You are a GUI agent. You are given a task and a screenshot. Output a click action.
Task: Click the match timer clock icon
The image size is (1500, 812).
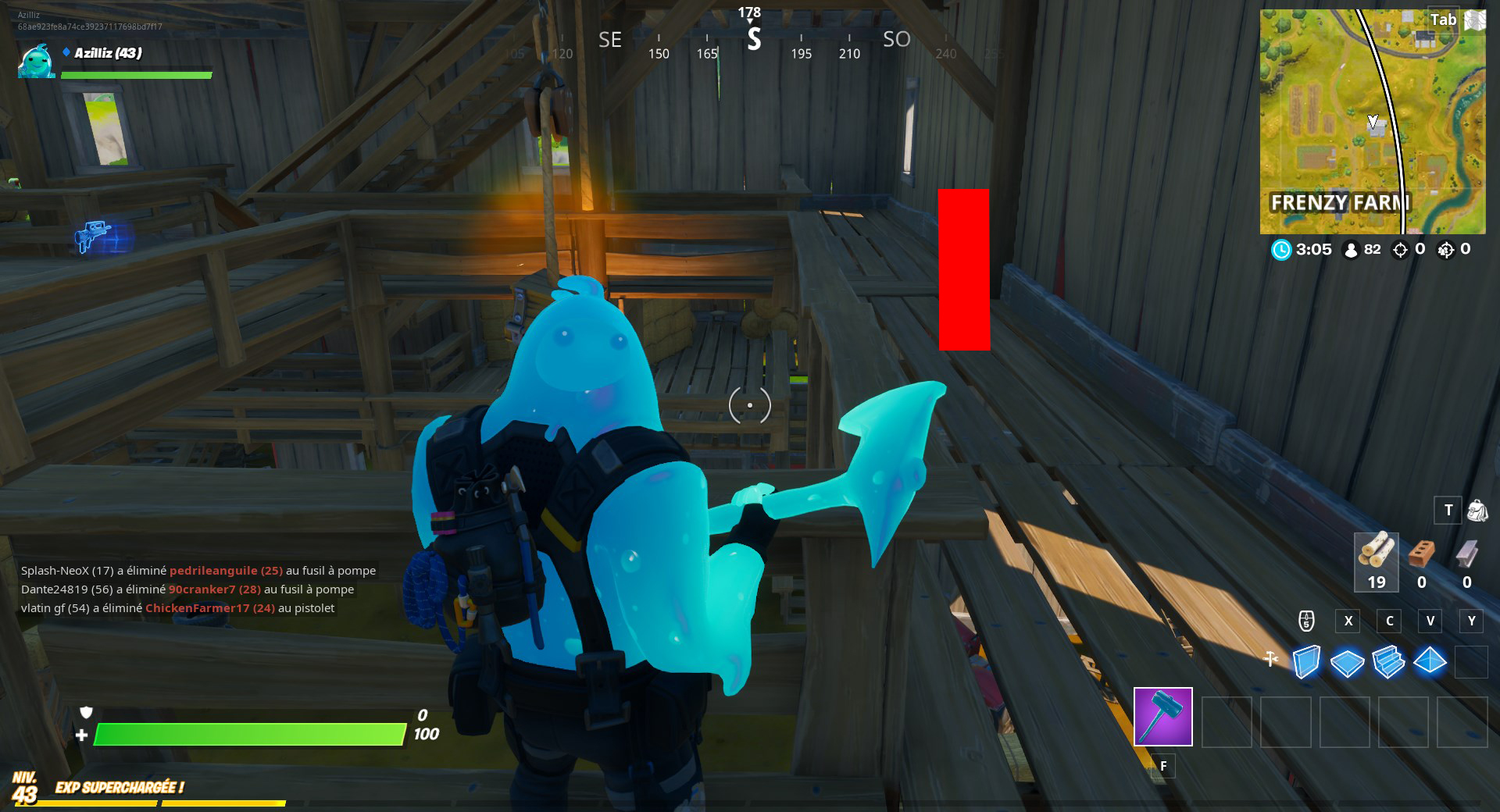pos(1280,250)
